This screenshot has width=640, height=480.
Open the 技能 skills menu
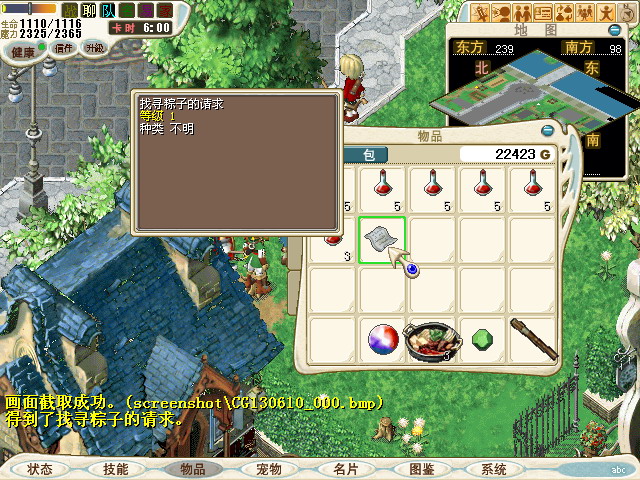tap(115, 468)
